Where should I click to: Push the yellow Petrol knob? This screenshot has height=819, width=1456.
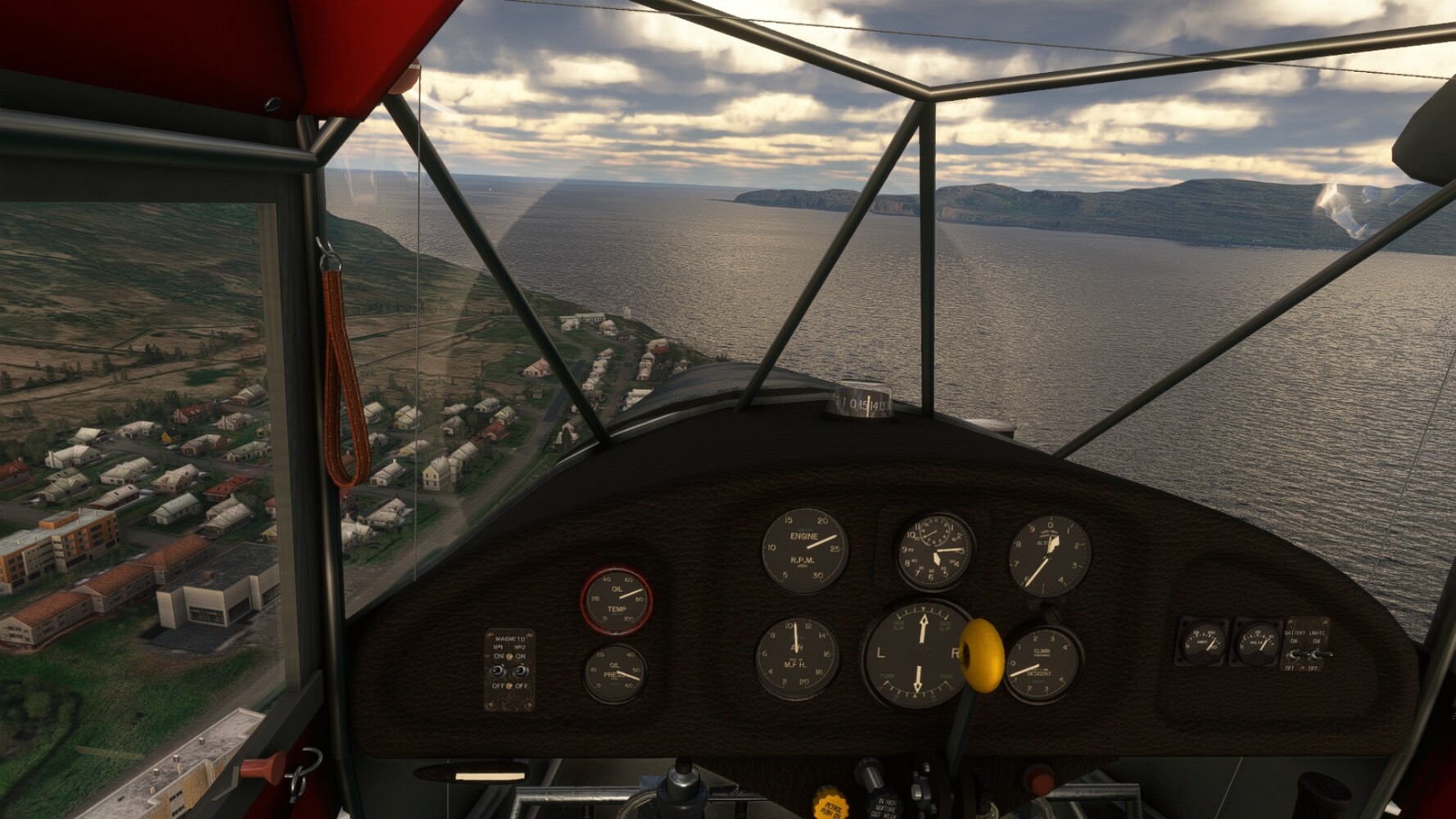(x=829, y=803)
